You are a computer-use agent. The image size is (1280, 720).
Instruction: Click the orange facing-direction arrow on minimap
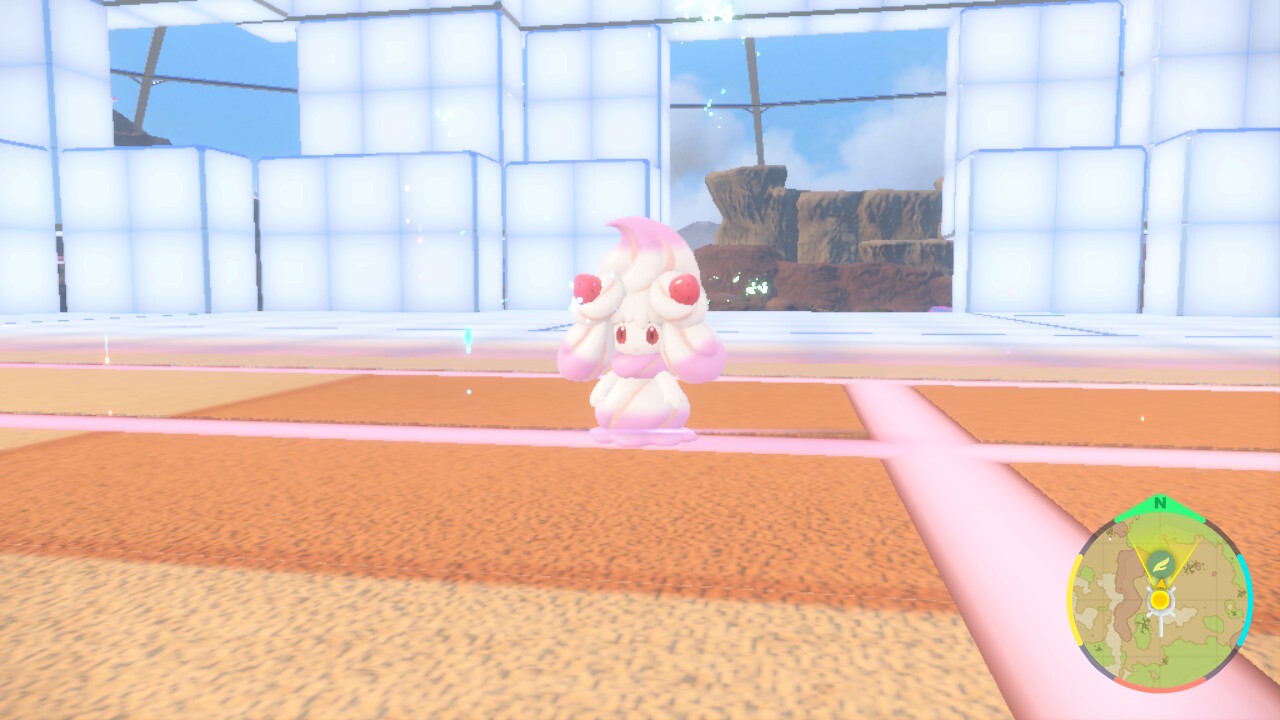[1161, 582]
